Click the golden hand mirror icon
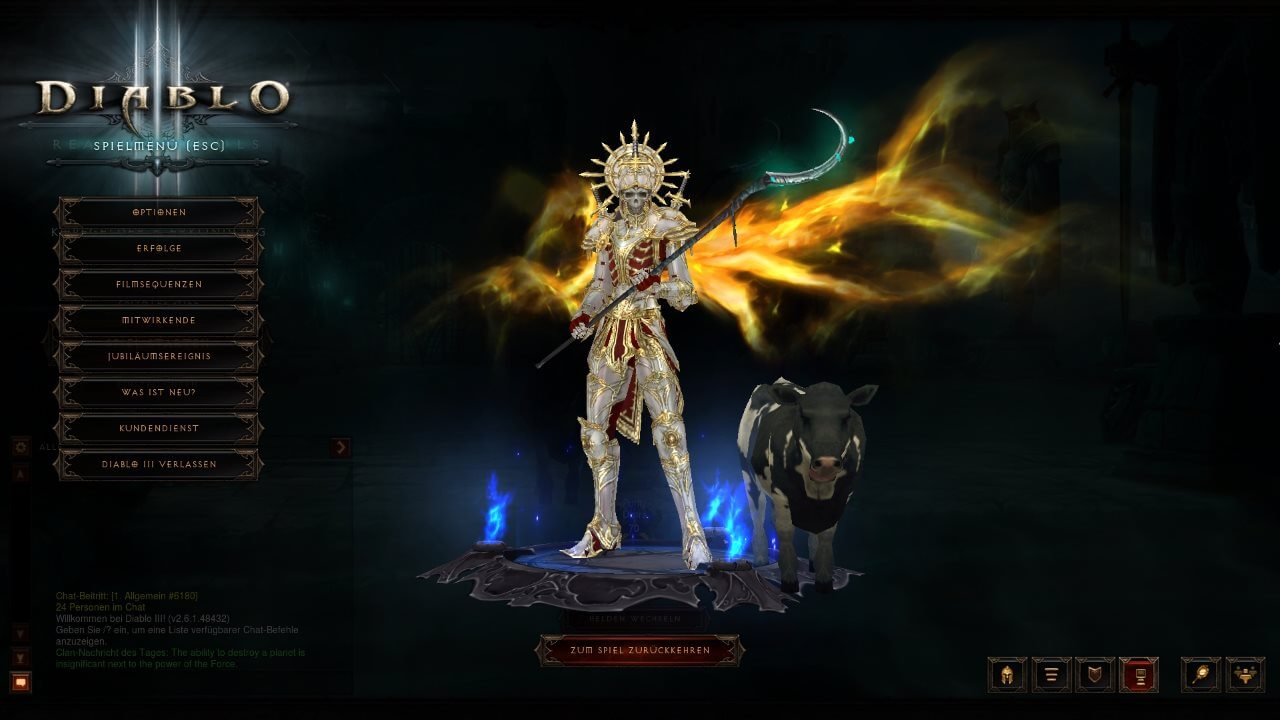The width and height of the screenshot is (1280, 720). (x=1201, y=675)
